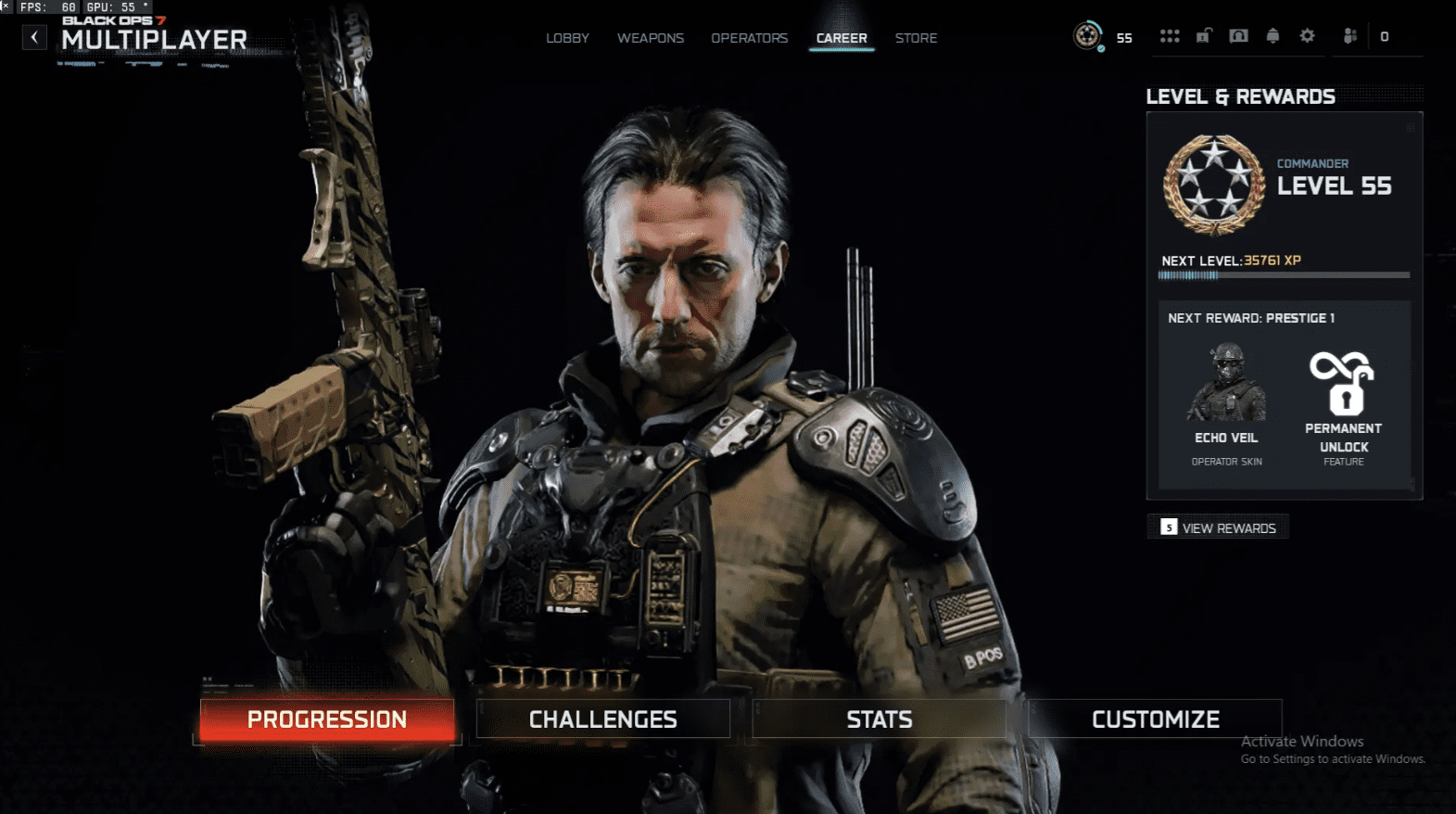
Task: Switch to the WEAPONS tab
Action: (650, 38)
